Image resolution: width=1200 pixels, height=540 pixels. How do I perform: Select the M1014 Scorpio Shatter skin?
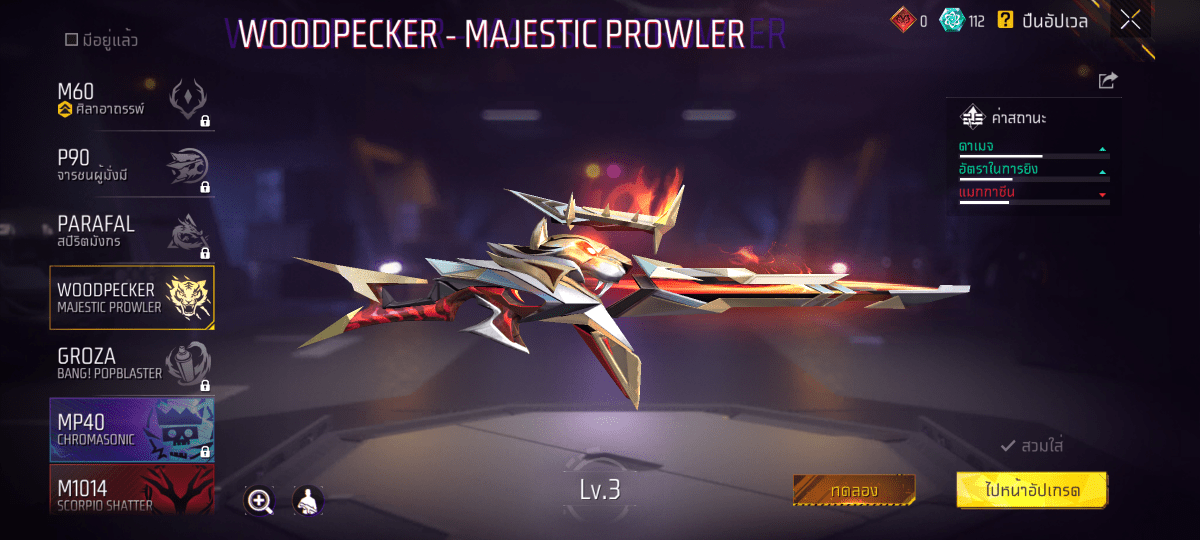(x=131, y=493)
